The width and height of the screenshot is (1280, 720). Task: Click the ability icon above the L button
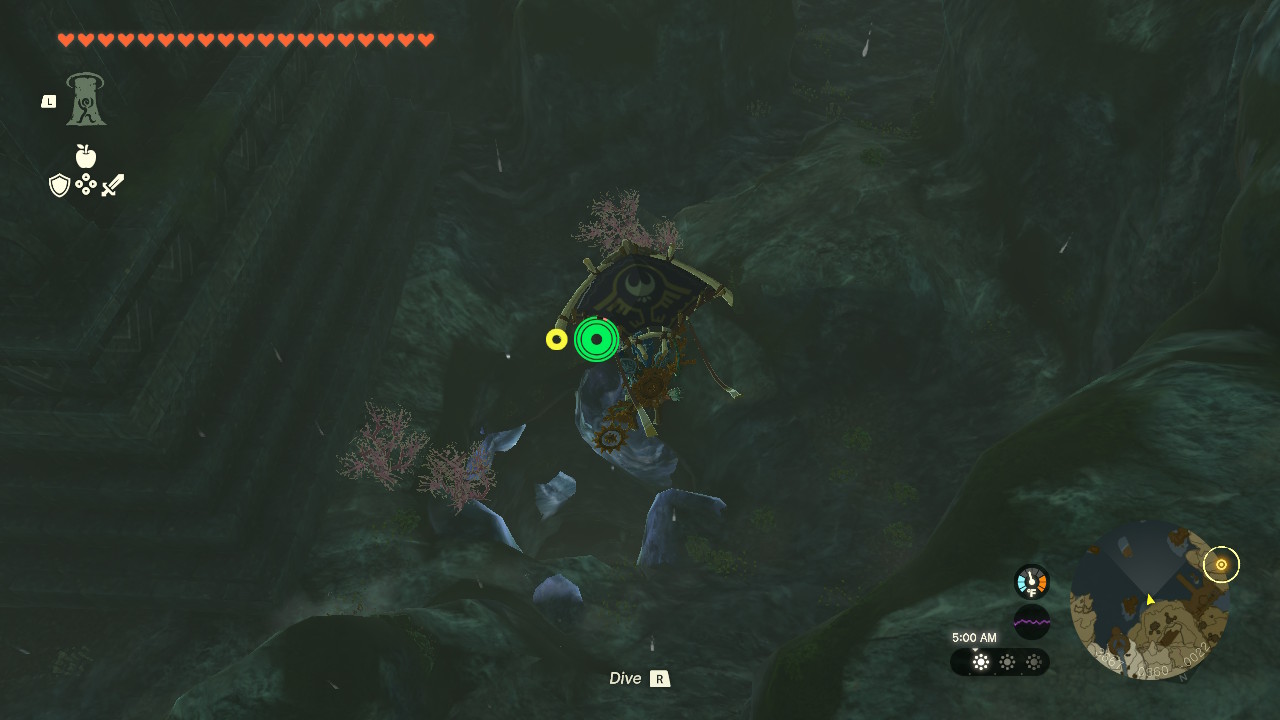click(x=85, y=100)
